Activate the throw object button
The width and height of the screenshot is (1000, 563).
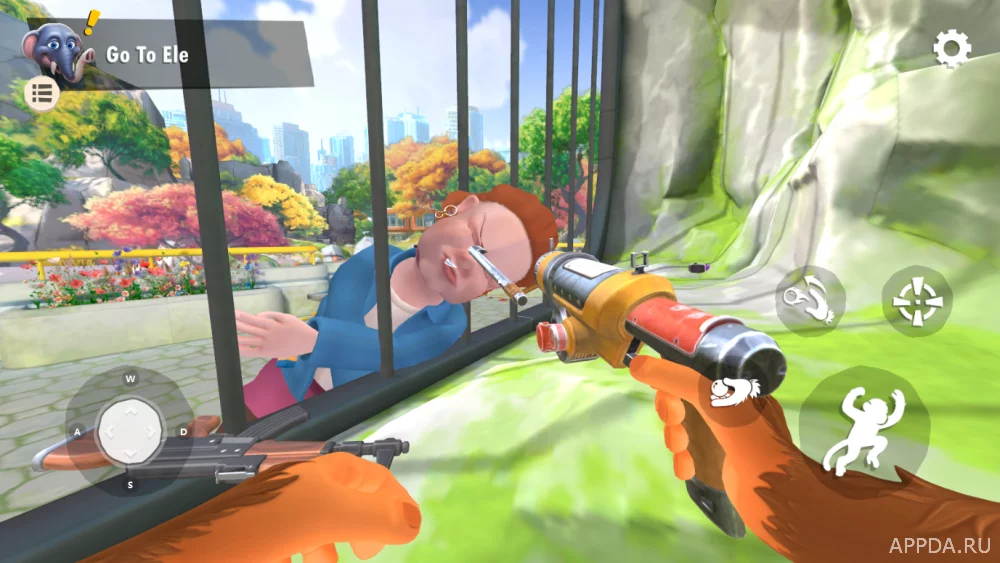pos(810,299)
